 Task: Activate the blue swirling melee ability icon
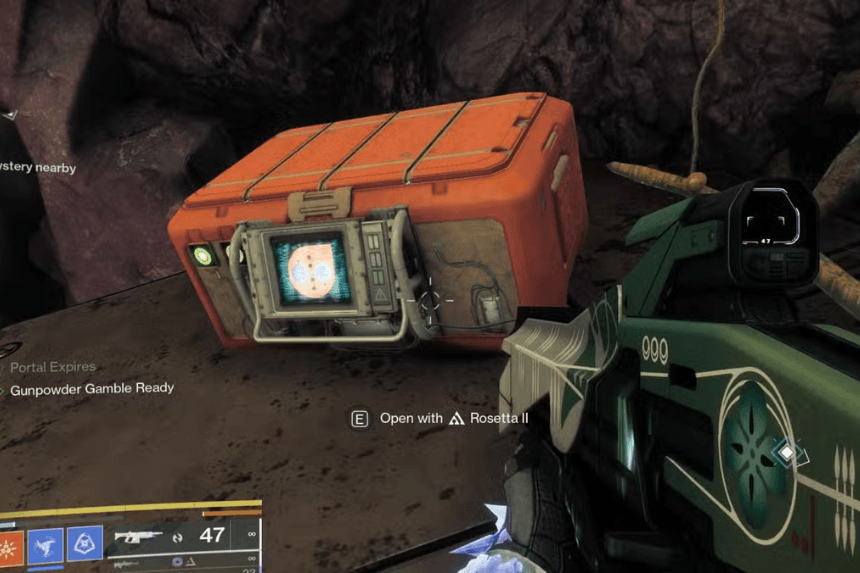[46, 542]
